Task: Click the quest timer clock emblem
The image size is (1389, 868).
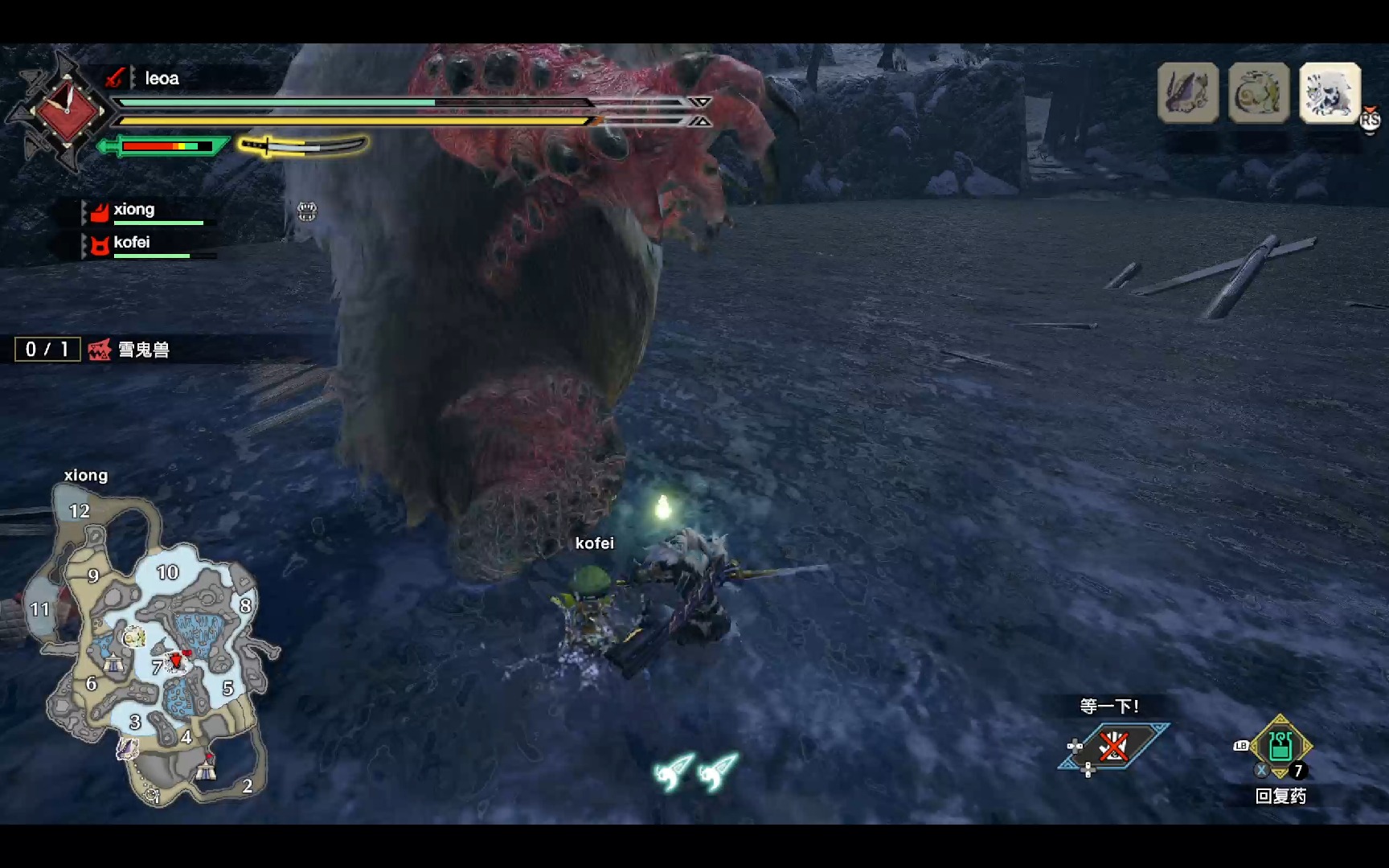Action: click(66, 110)
